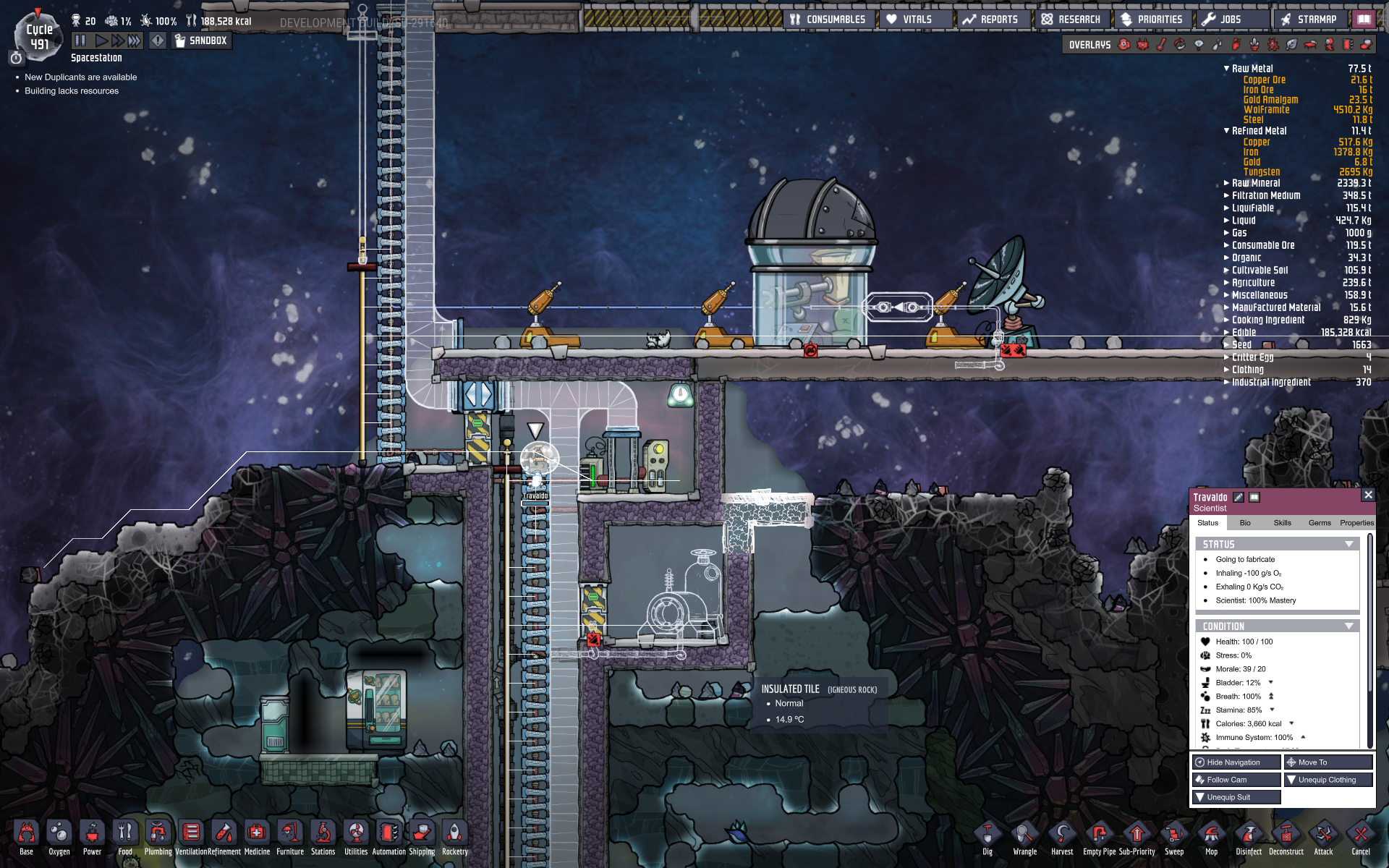This screenshot has height=868, width=1389.
Task: Show Travaldo's Bio tab
Action: click(x=1245, y=523)
